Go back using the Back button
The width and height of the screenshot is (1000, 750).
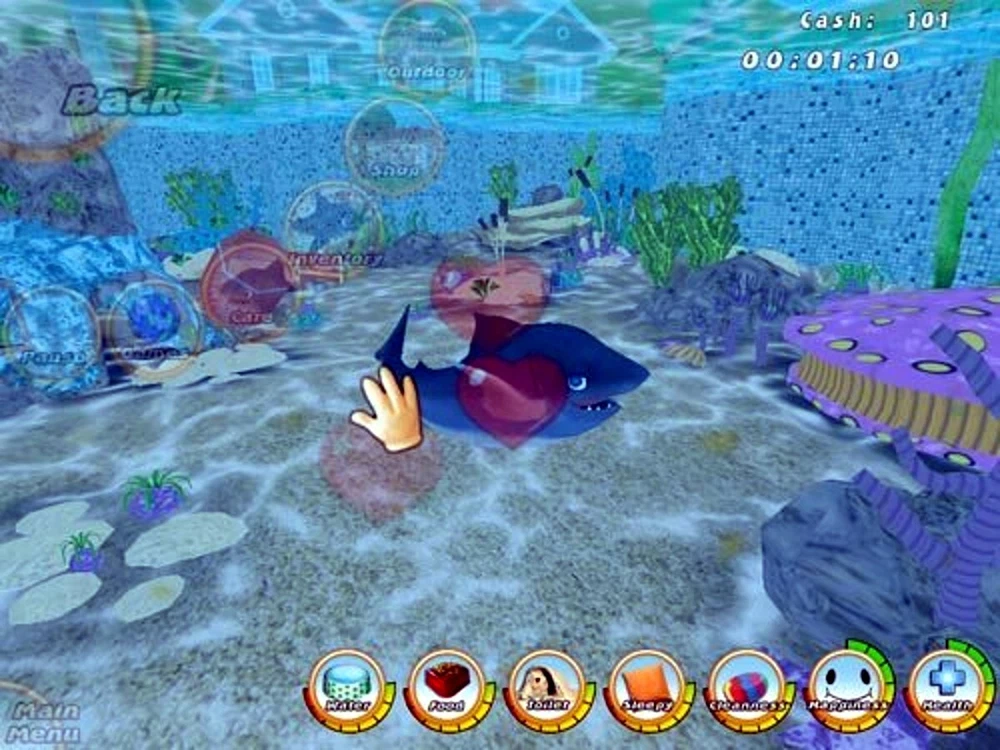(122, 99)
